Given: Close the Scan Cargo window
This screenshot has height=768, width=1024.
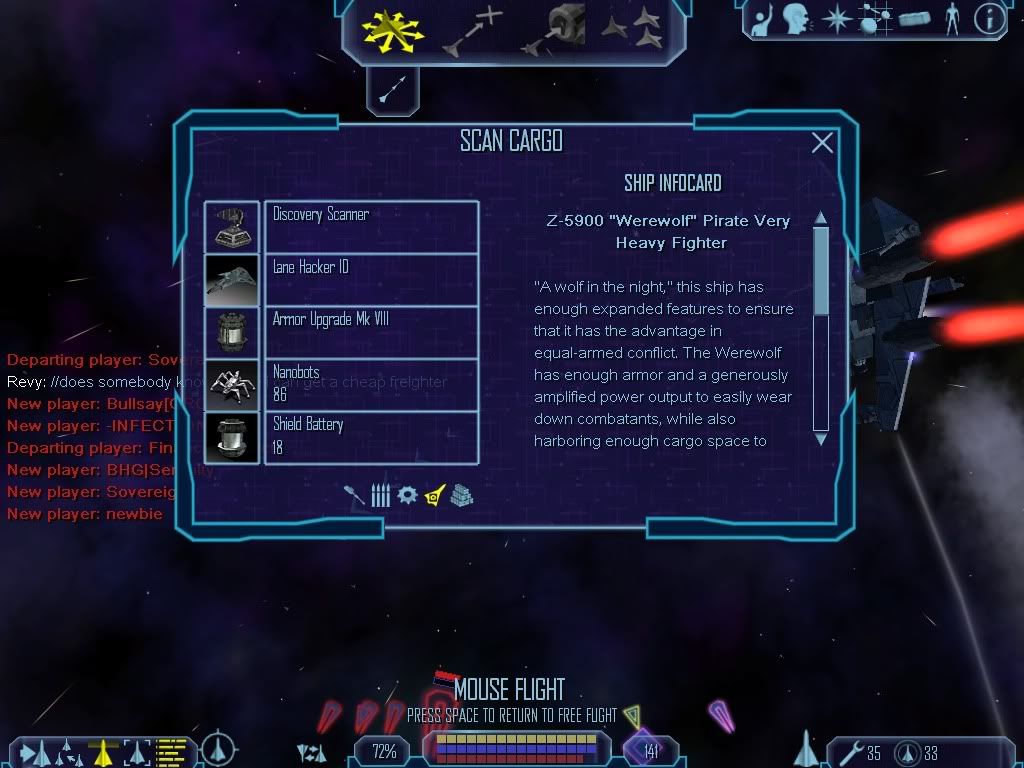Looking at the screenshot, I should point(822,143).
